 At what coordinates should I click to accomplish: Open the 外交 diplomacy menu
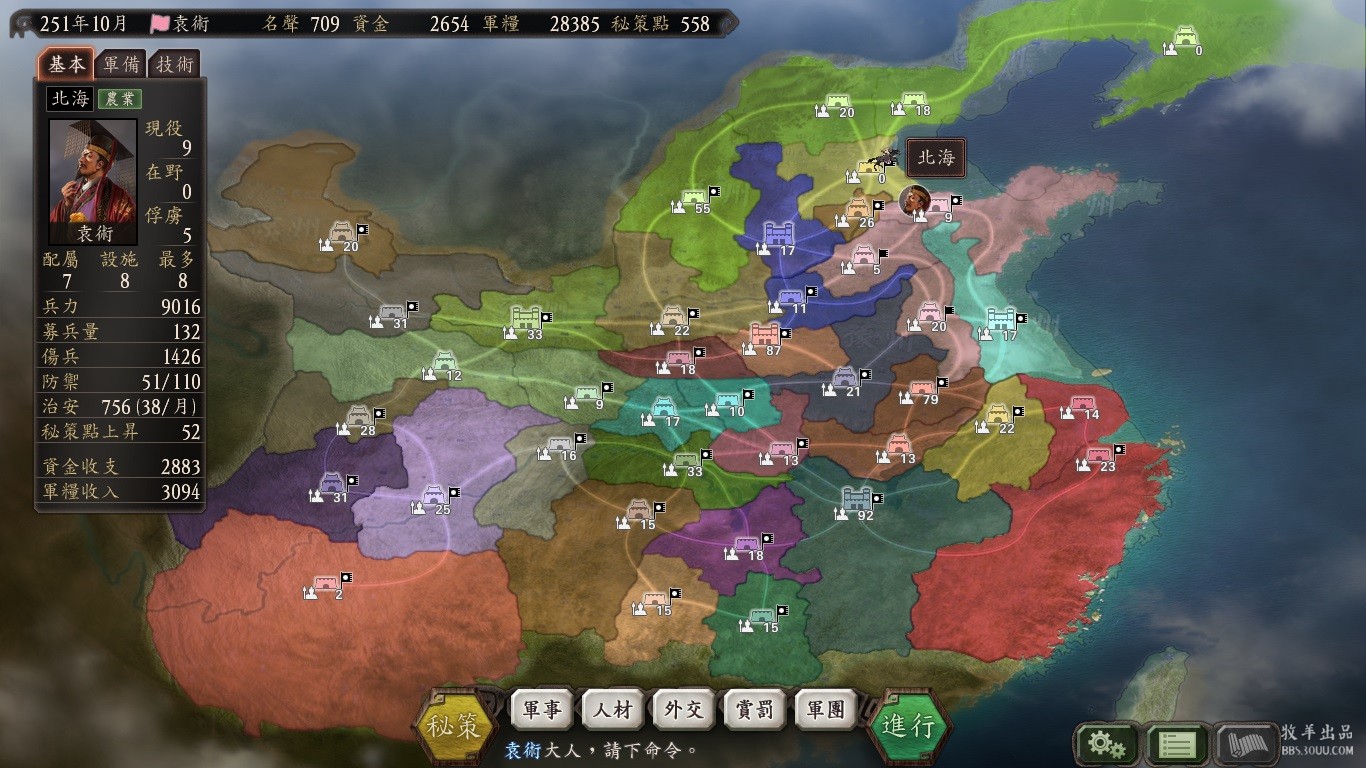point(684,710)
